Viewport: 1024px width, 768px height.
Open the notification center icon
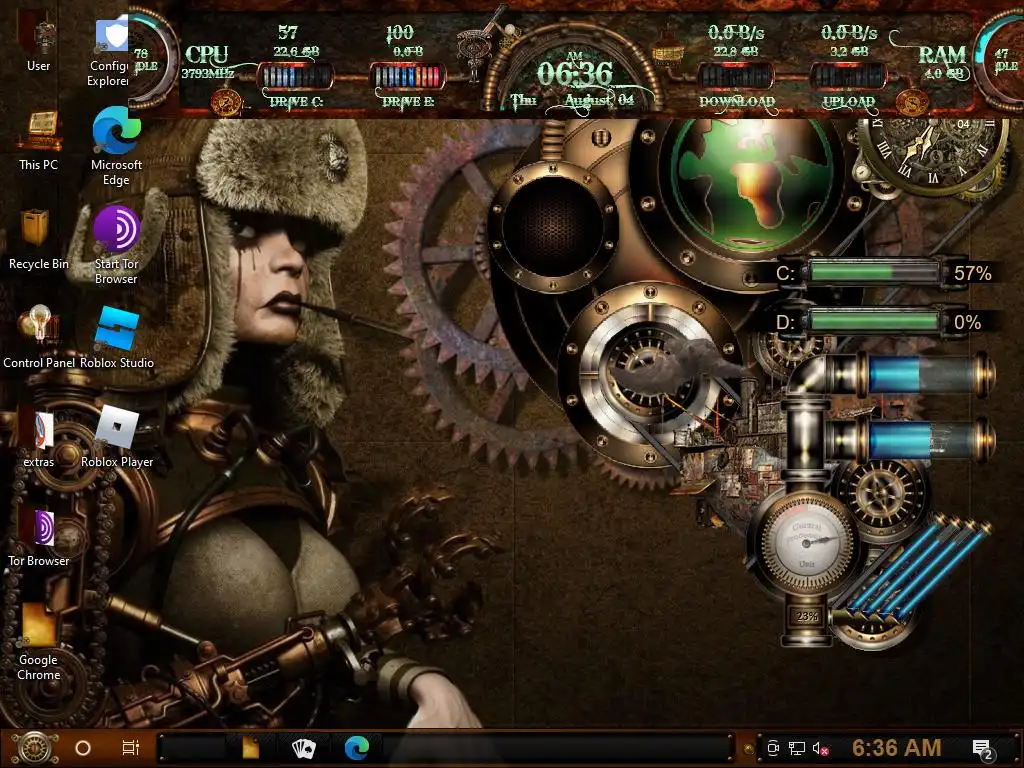click(982, 748)
